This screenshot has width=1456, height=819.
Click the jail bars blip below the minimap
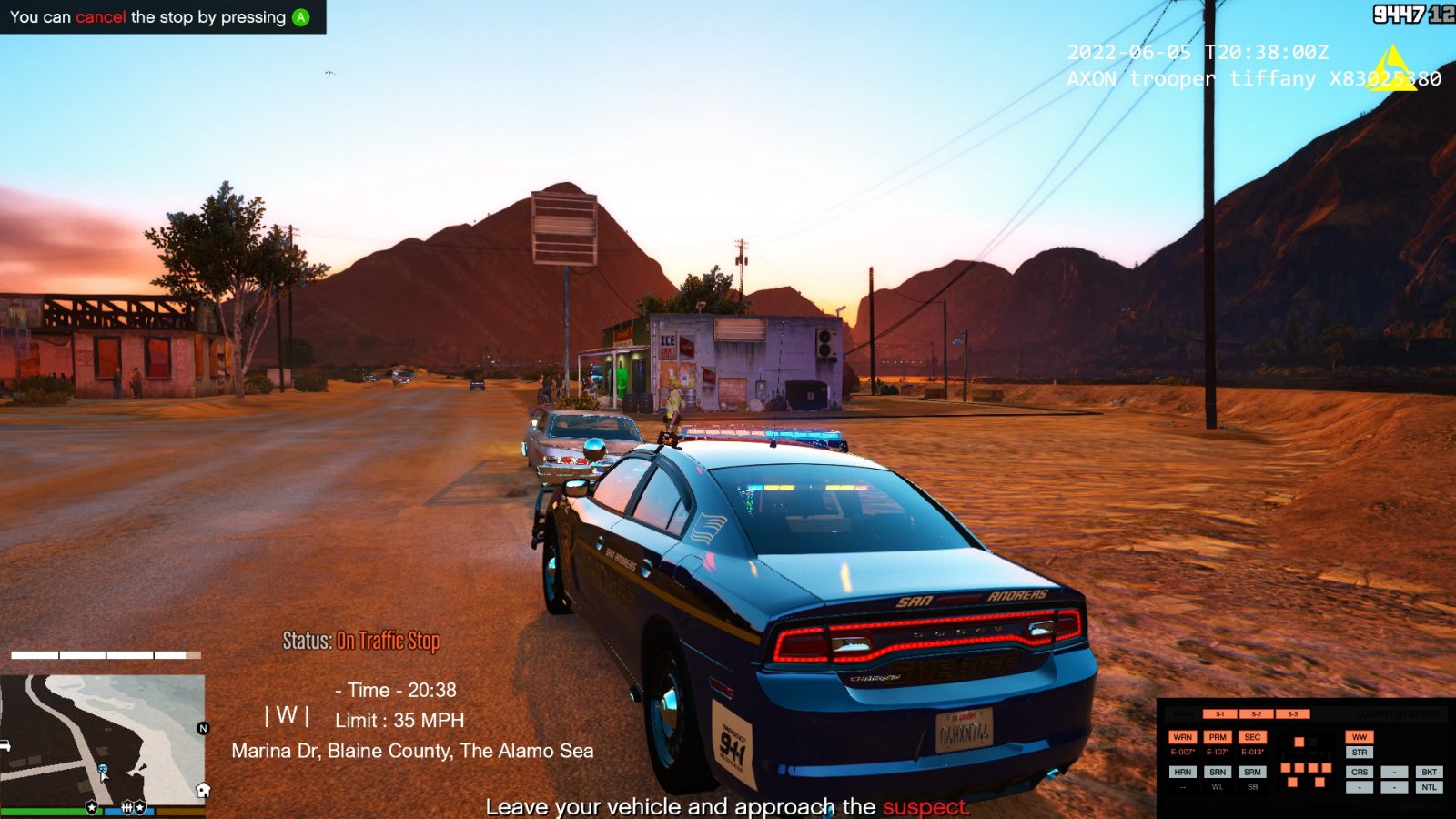126,807
